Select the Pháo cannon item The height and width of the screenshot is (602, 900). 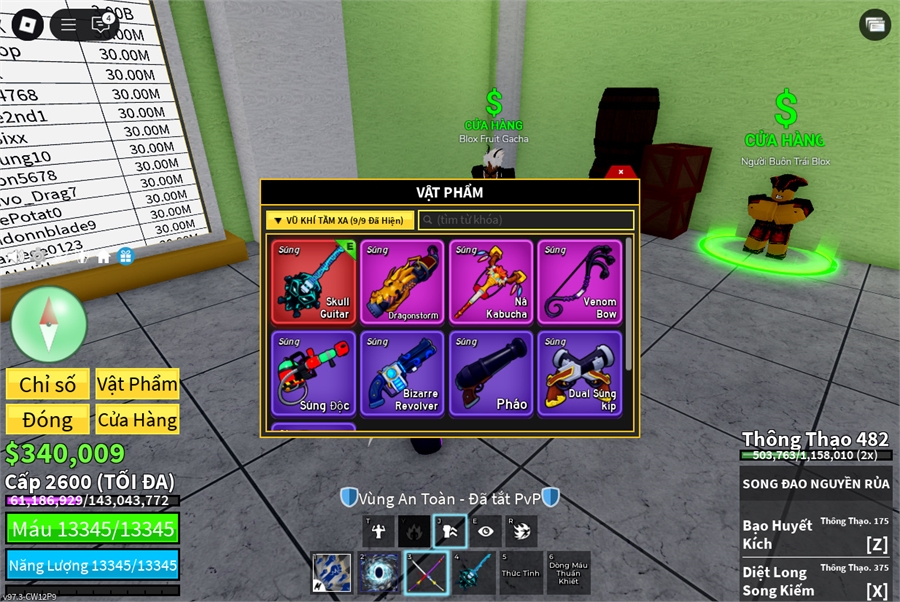[491, 372]
